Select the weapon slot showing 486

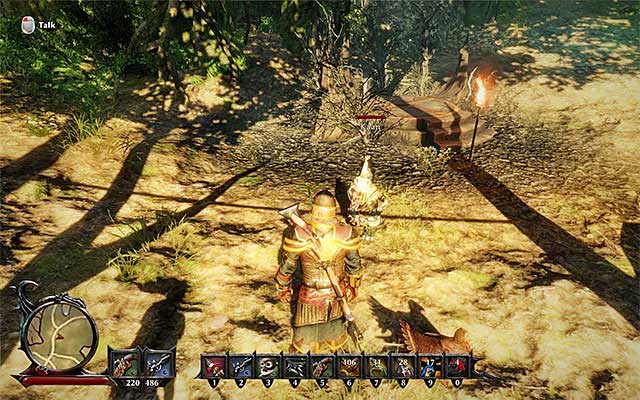158,364
